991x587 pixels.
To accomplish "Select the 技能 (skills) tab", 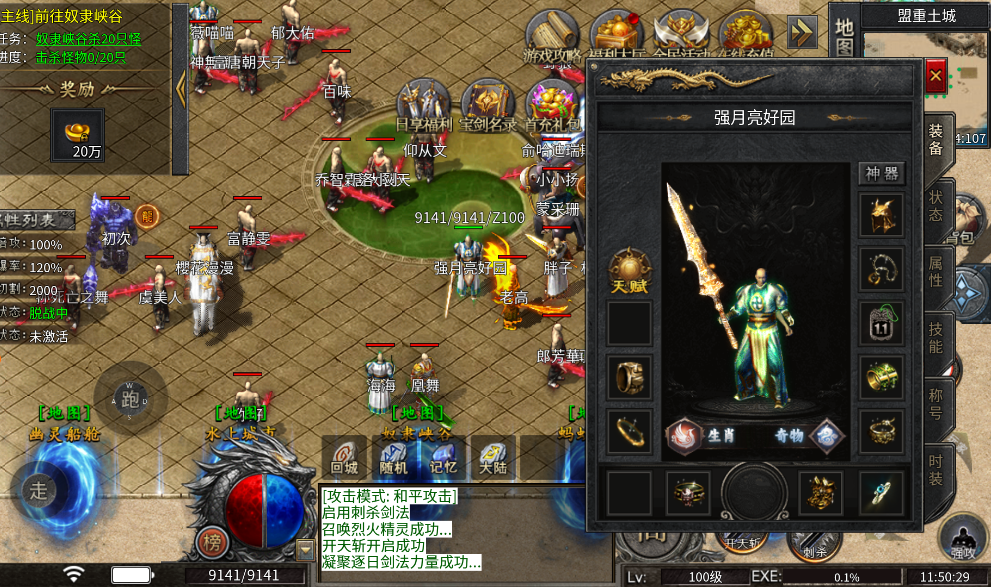I will (936, 338).
